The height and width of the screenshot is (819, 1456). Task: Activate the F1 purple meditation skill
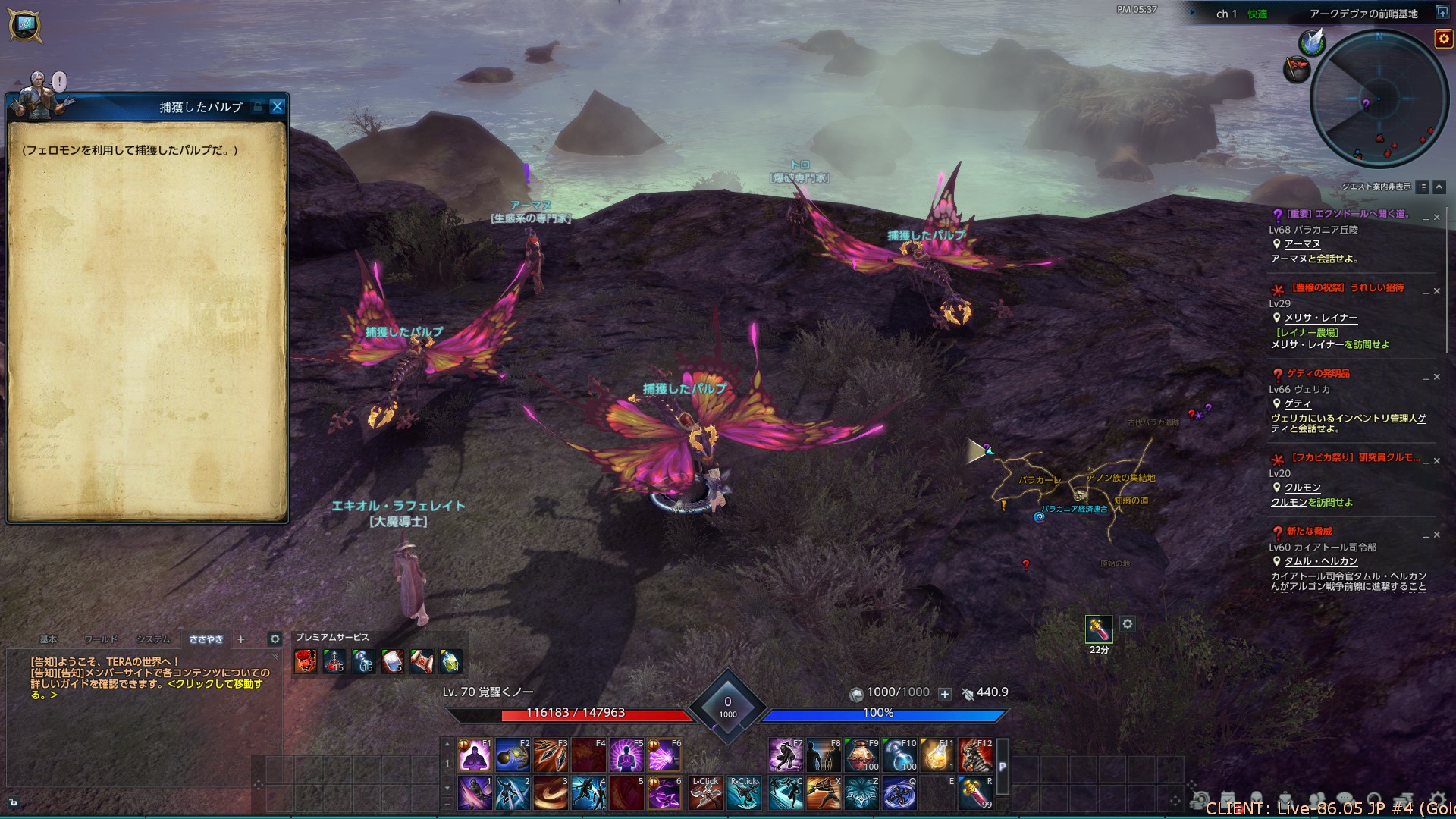pyautogui.click(x=475, y=755)
